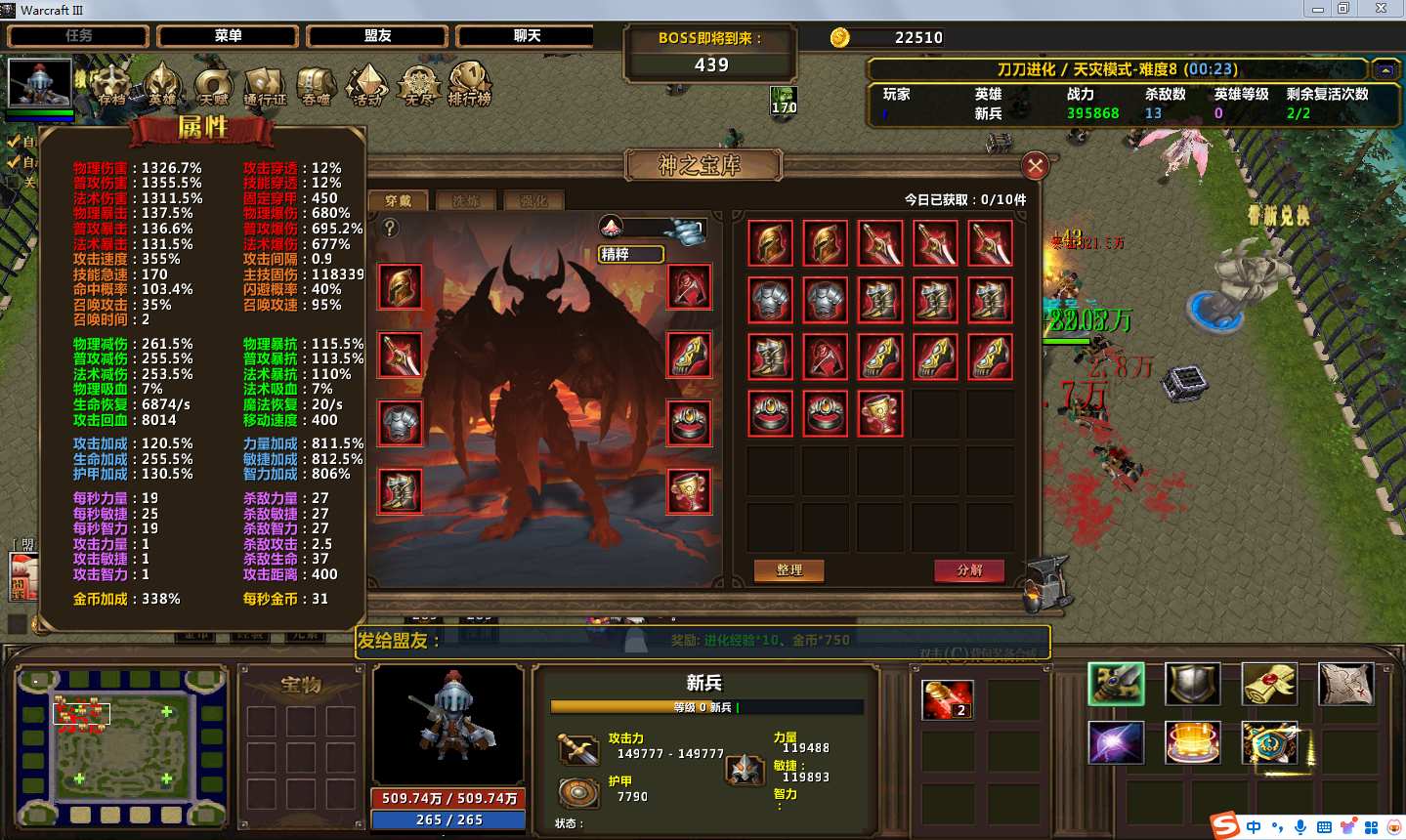The image size is (1406, 840).
Task: Open the 通行证 pass icon
Action: (x=265, y=84)
